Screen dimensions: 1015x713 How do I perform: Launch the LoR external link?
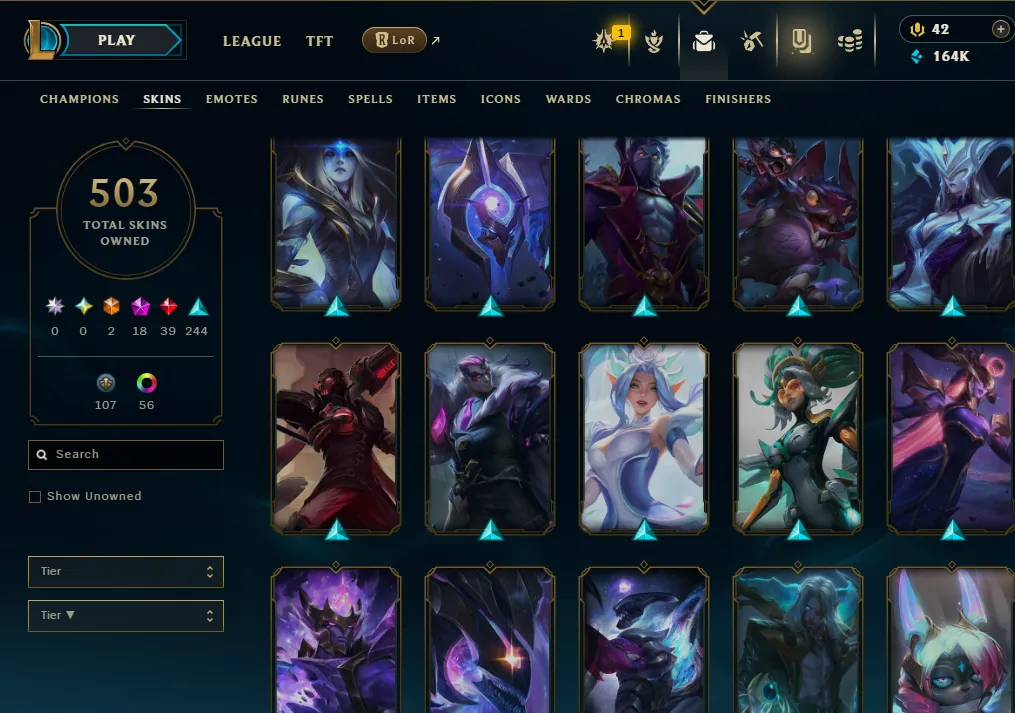(x=394, y=41)
